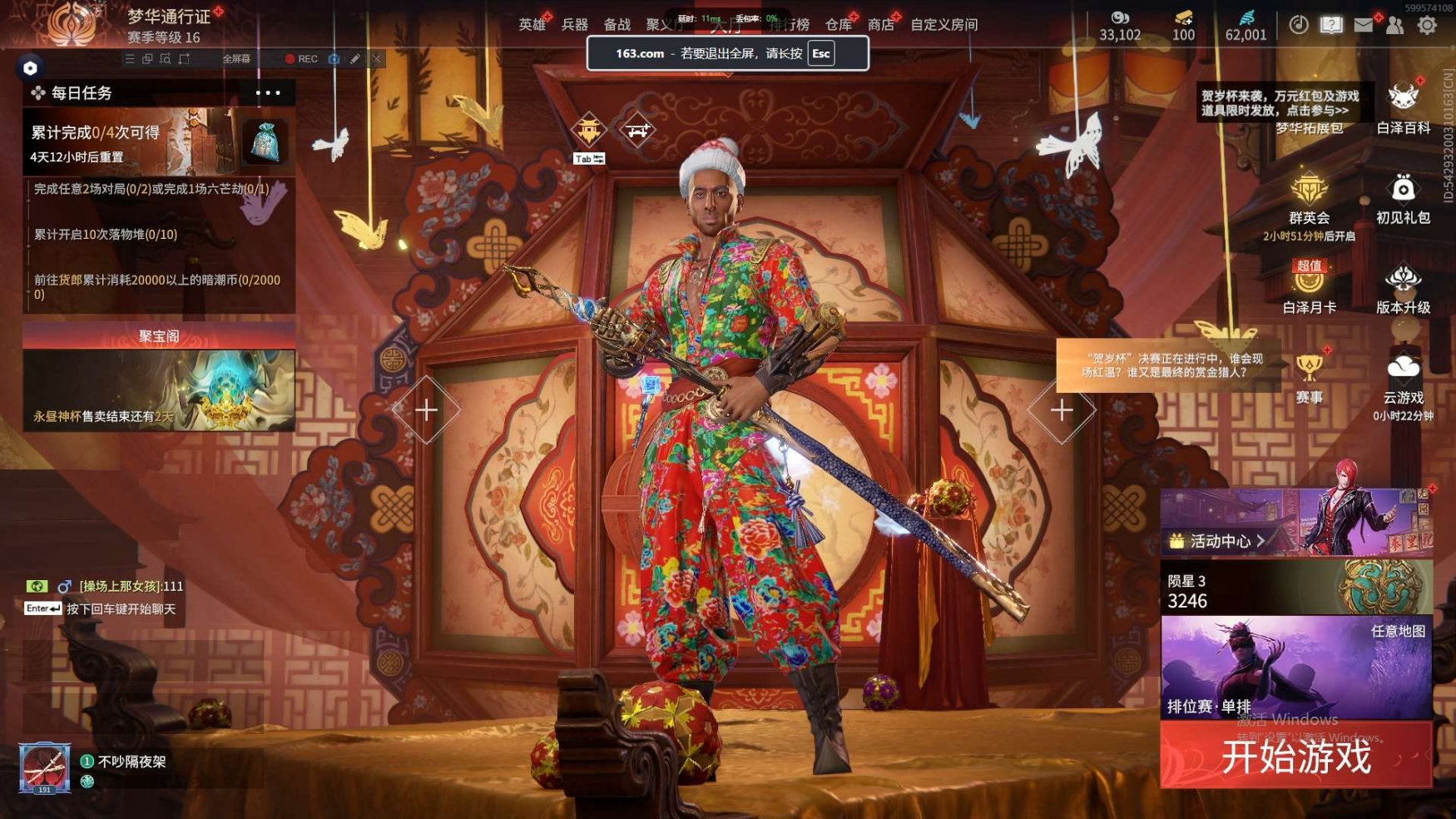
Task: Open the 活动中心 event center banner
Action: pyautogui.click(x=1295, y=523)
